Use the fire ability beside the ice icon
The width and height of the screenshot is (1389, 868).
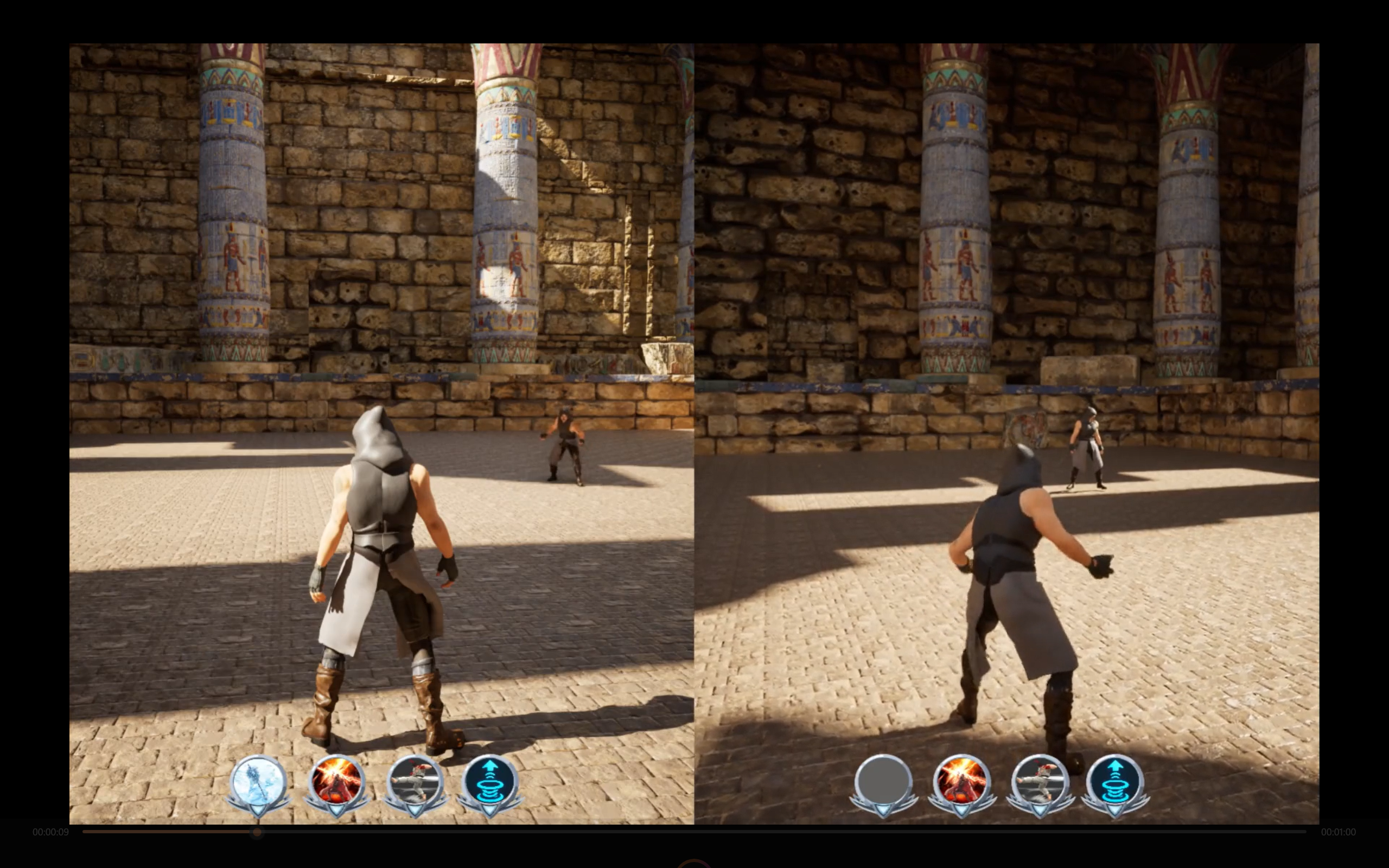(x=337, y=782)
